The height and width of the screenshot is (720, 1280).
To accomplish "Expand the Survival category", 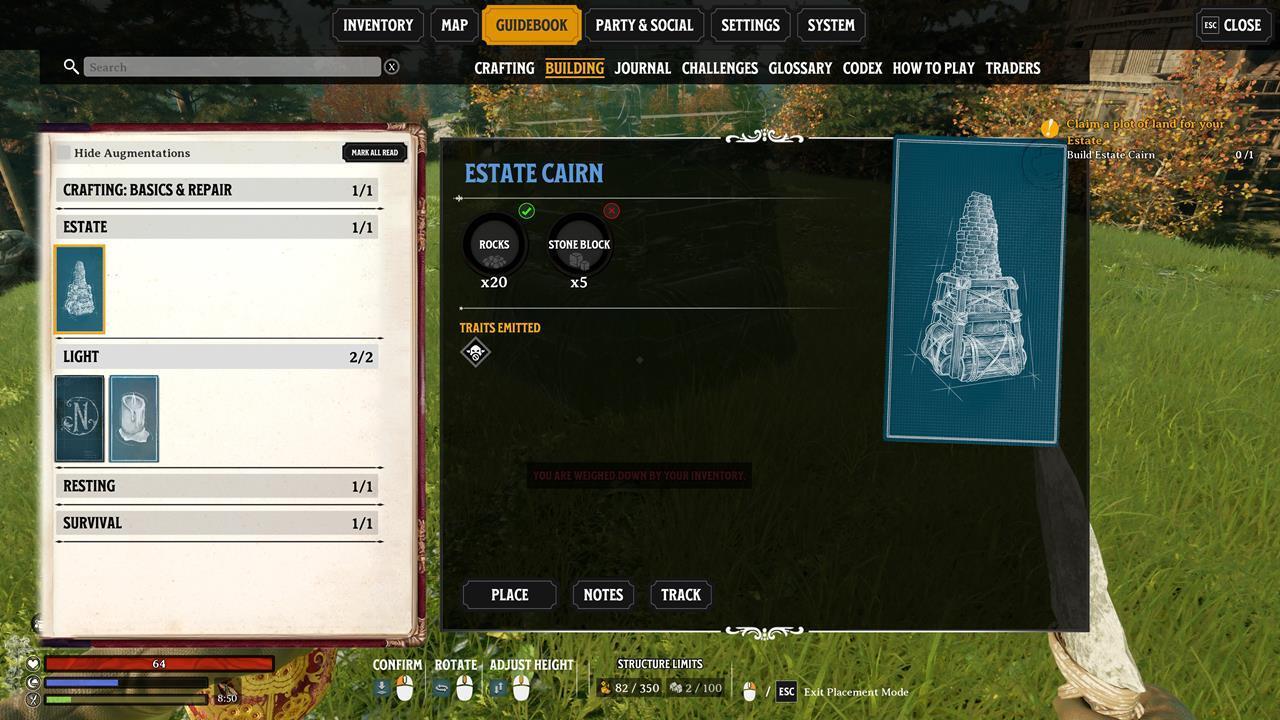I will tap(217, 522).
